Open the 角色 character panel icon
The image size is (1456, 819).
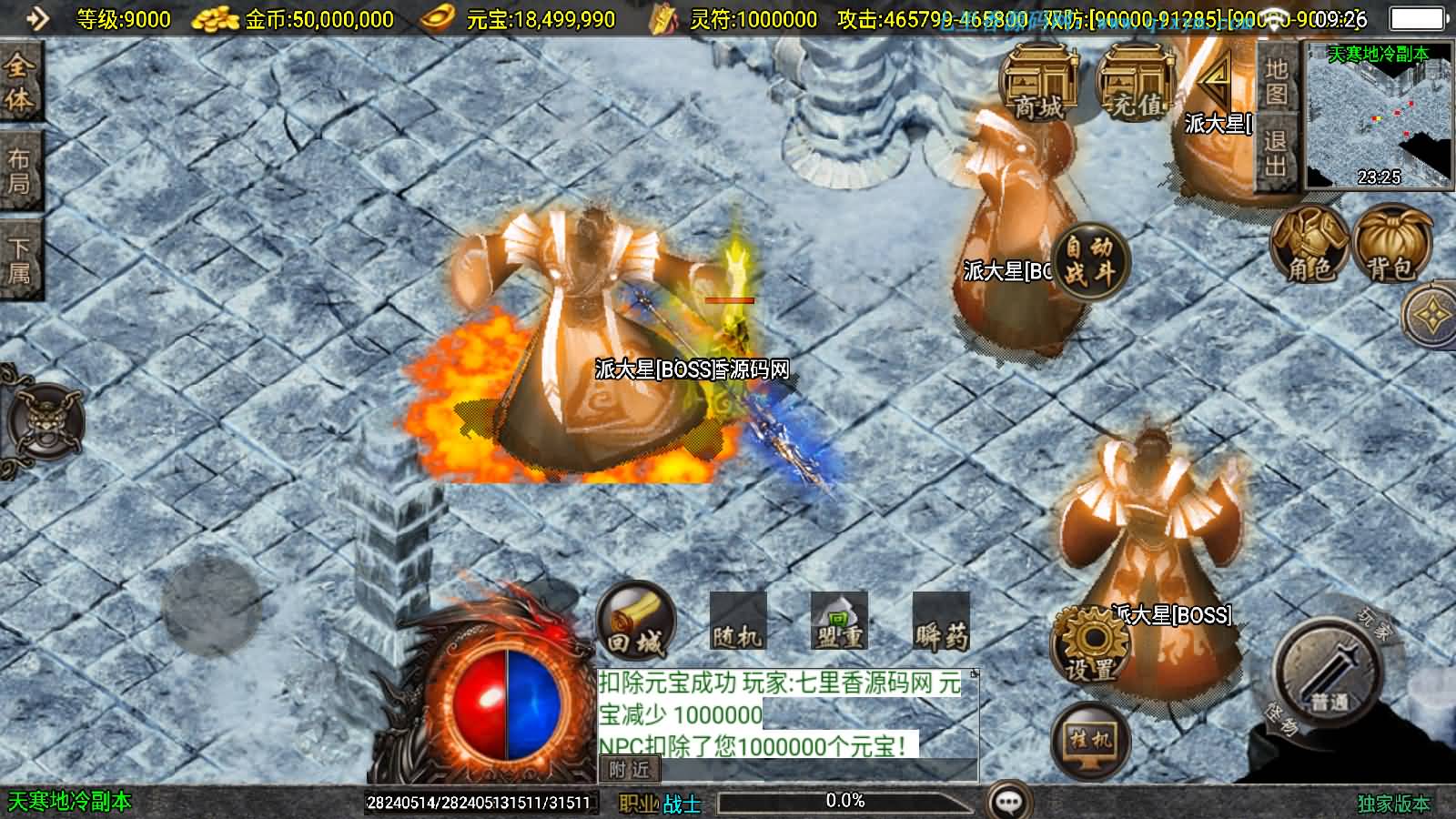pos(1310,241)
